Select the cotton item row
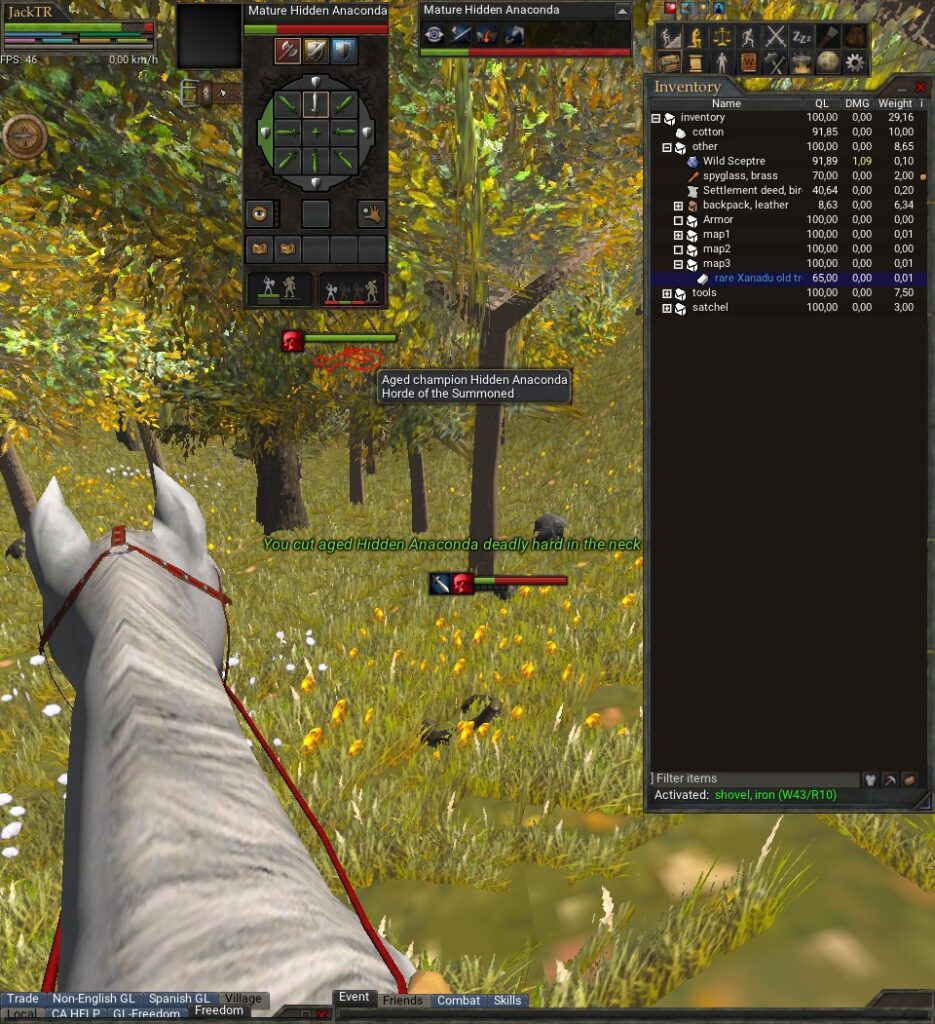Image resolution: width=935 pixels, height=1024 pixels. 707,132
